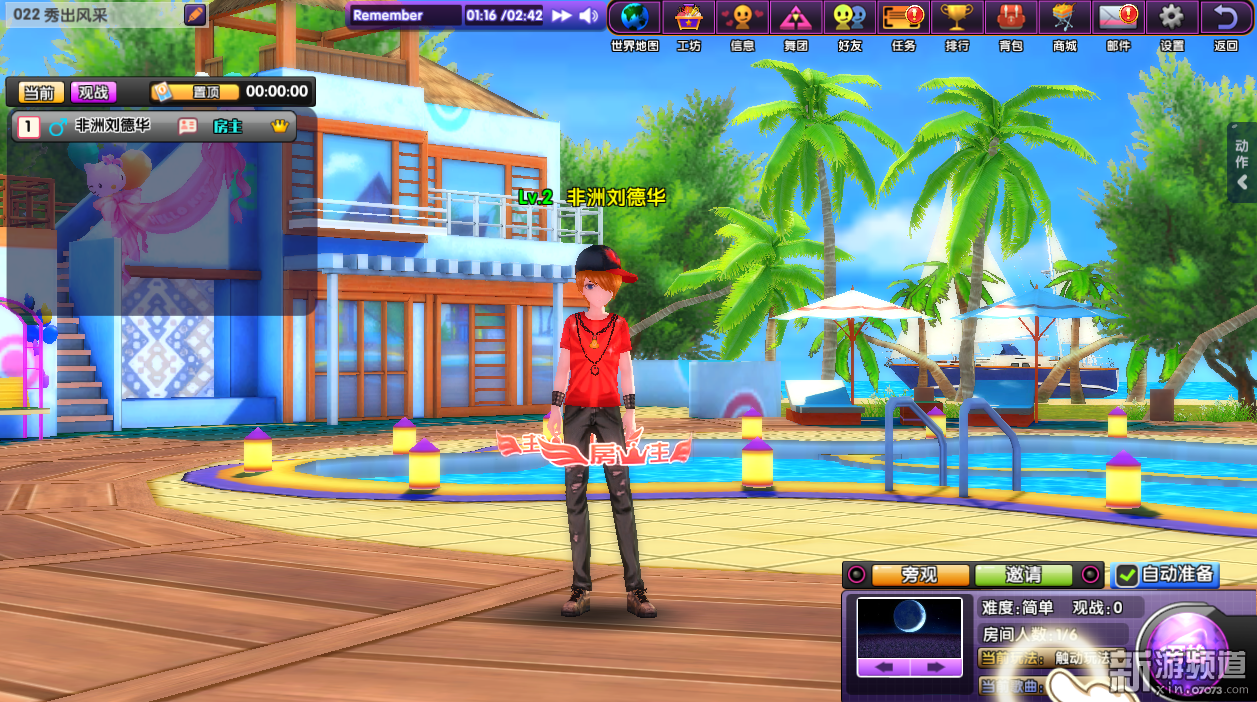Switch to the 当前 (current) tab
The width and height of the screenshot is (1257, 702).
41,92
